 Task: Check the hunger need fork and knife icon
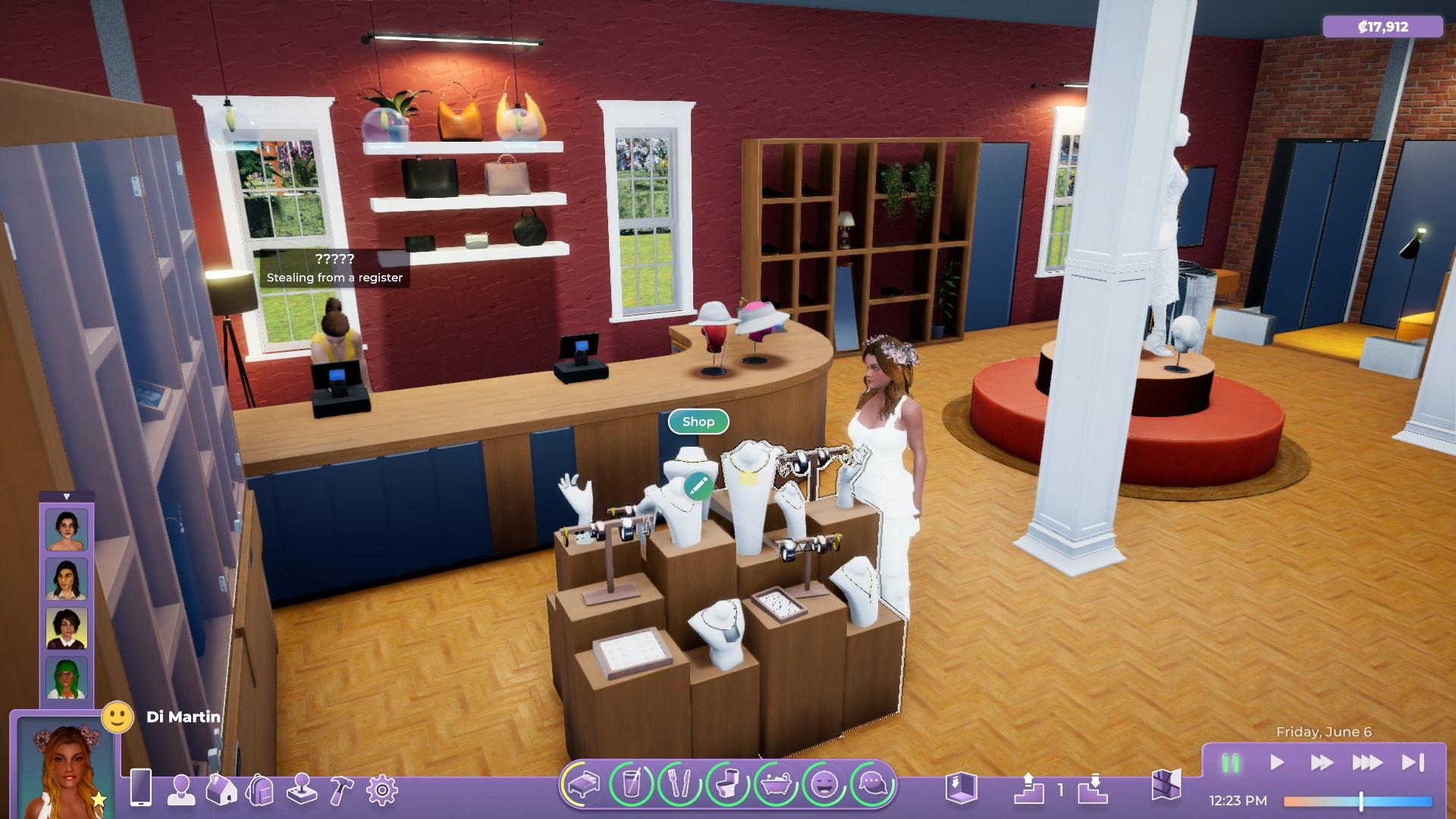tap(679, 783)
